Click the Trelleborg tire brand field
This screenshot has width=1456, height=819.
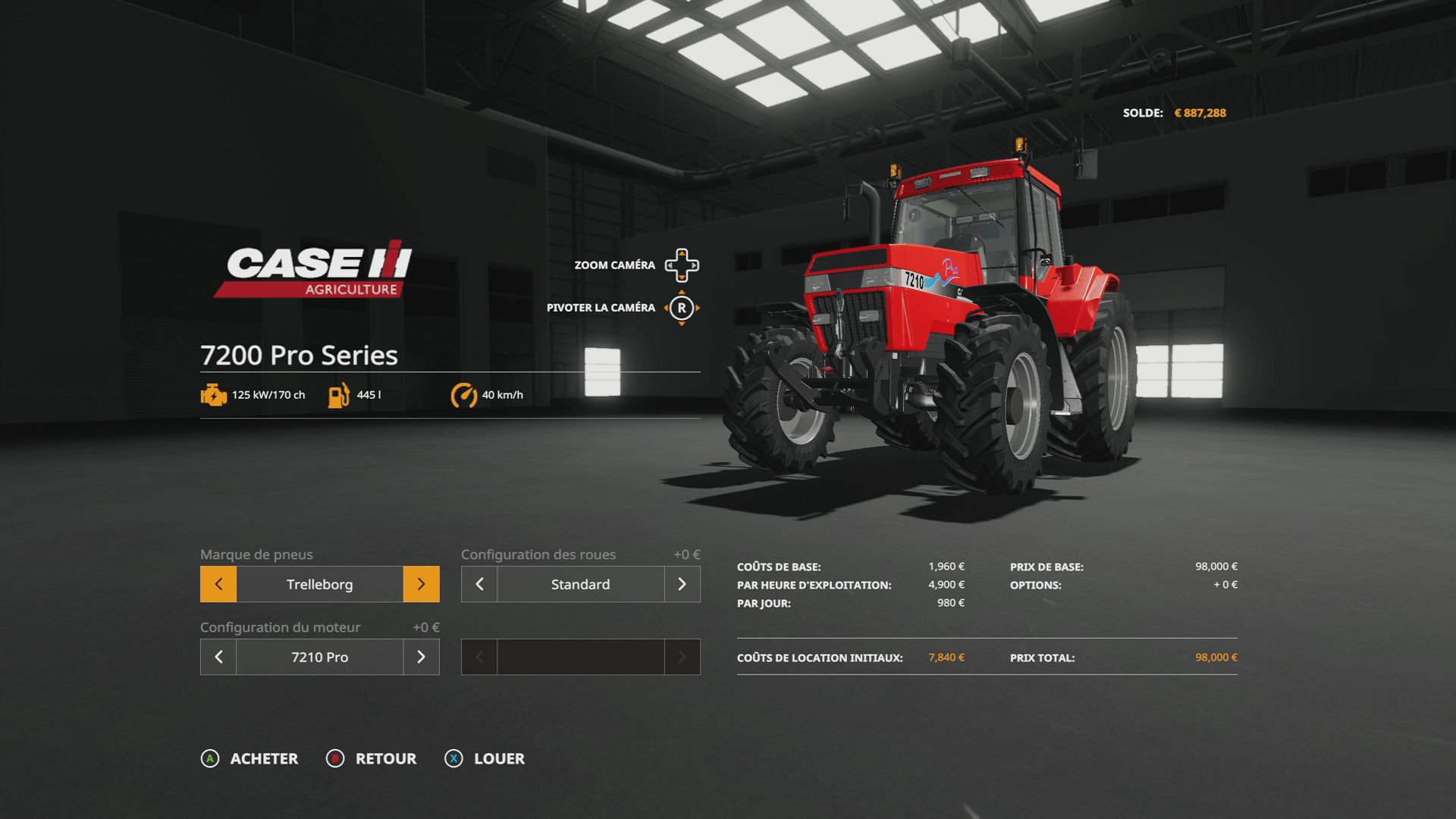point(319,584)
